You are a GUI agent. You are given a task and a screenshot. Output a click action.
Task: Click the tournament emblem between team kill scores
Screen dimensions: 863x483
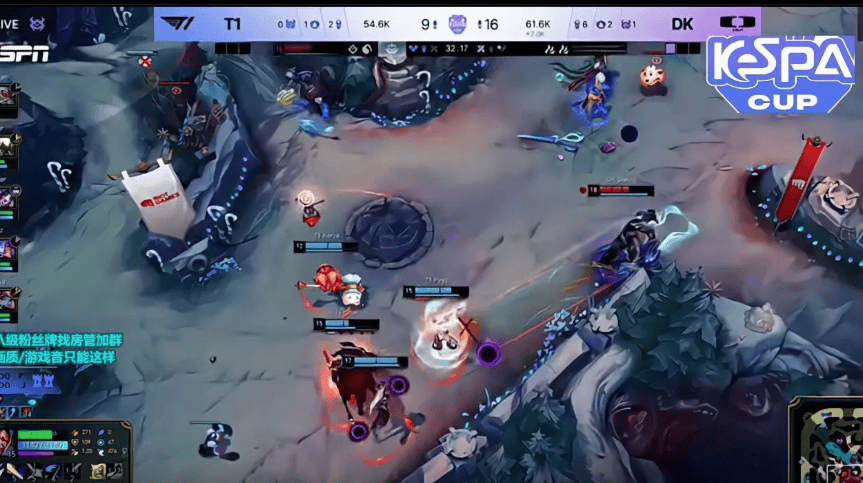click(457, 23)
